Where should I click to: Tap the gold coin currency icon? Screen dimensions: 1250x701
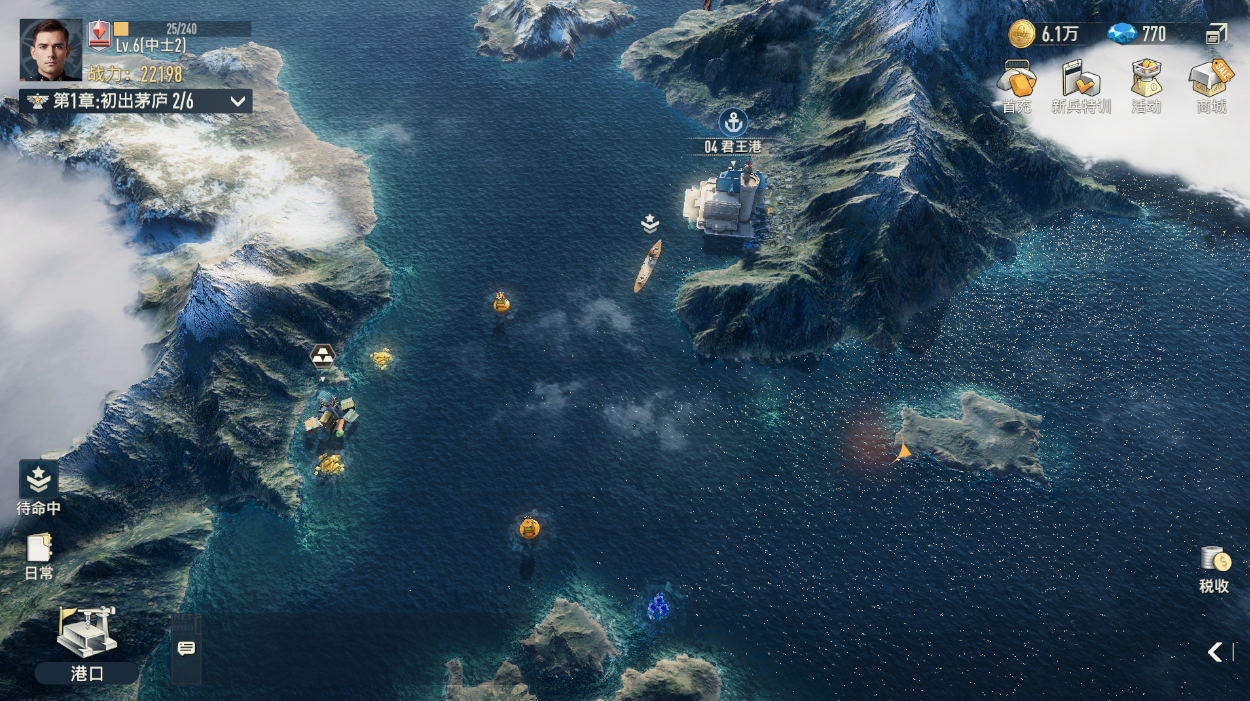click(1021, 34)
